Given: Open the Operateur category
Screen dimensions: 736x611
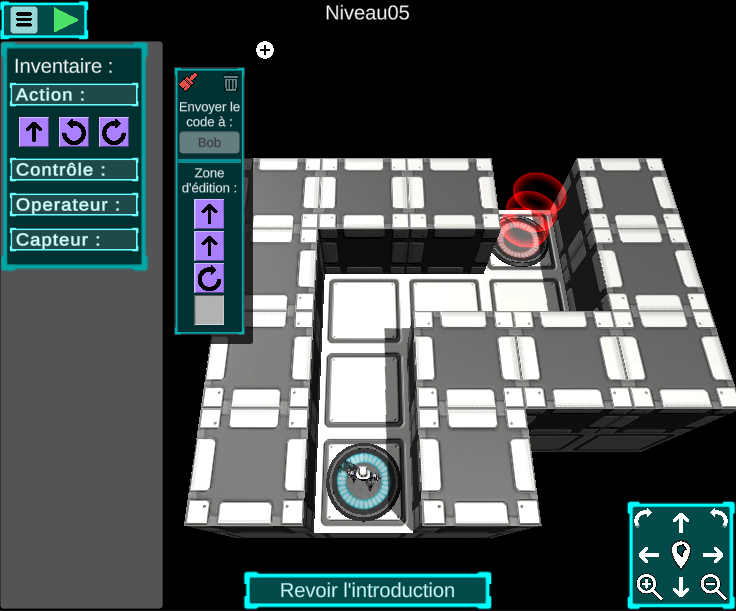Looking at the screenshot, I should point(74,205).
